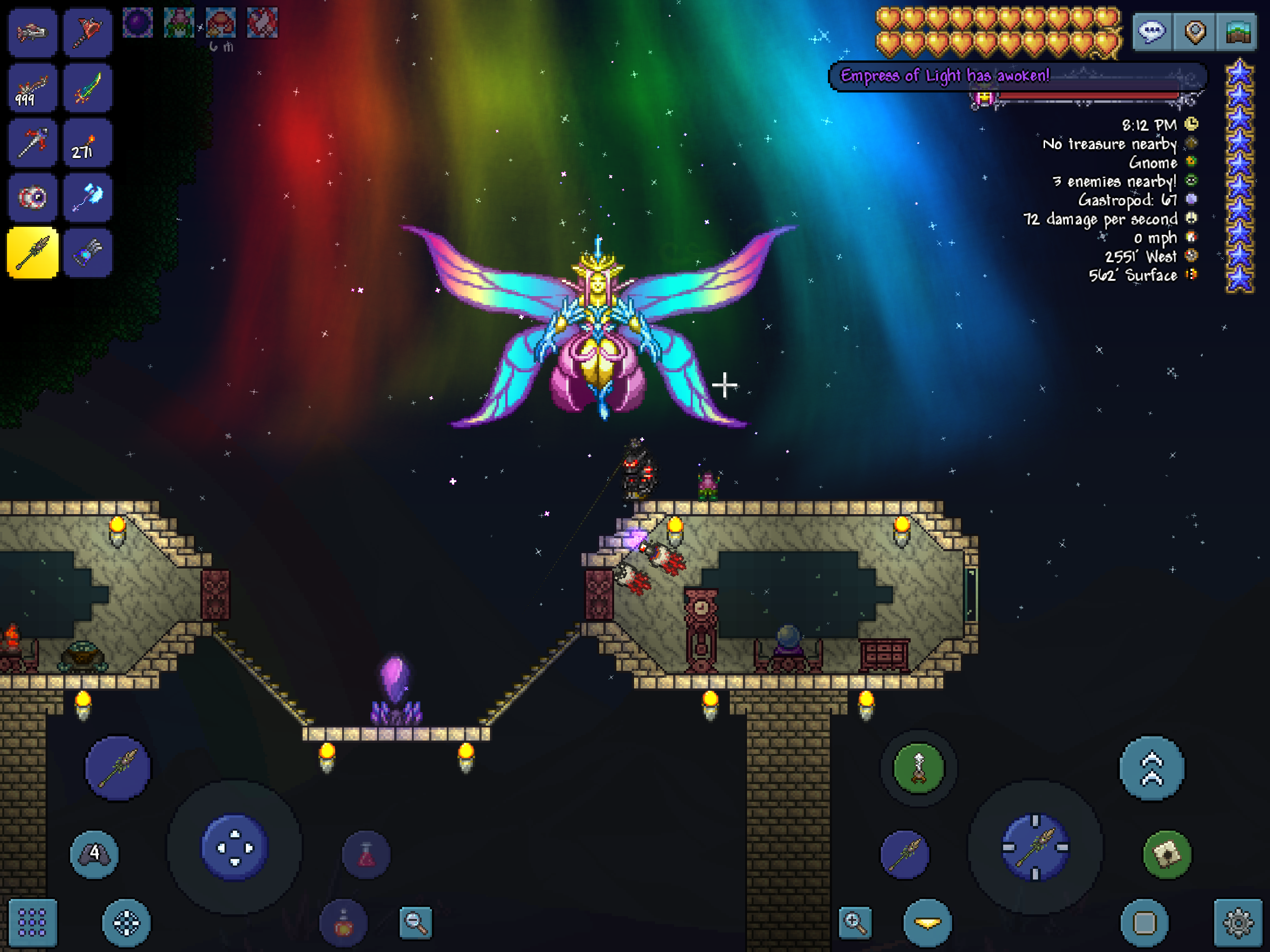The width and height of the screenshot is (1270, 952).
Task: Open the fullscreen world map icon
Action: point(1237,33)
